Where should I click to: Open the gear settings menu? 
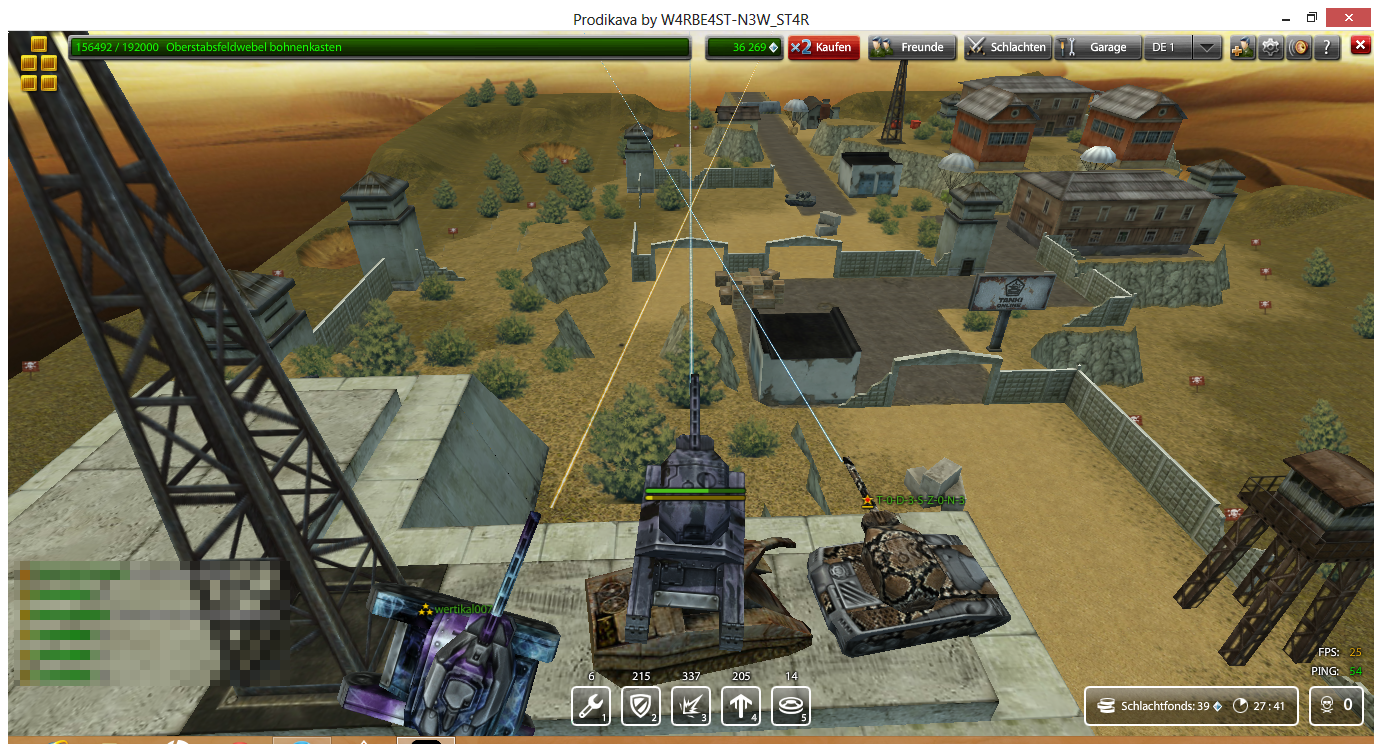1271,47
